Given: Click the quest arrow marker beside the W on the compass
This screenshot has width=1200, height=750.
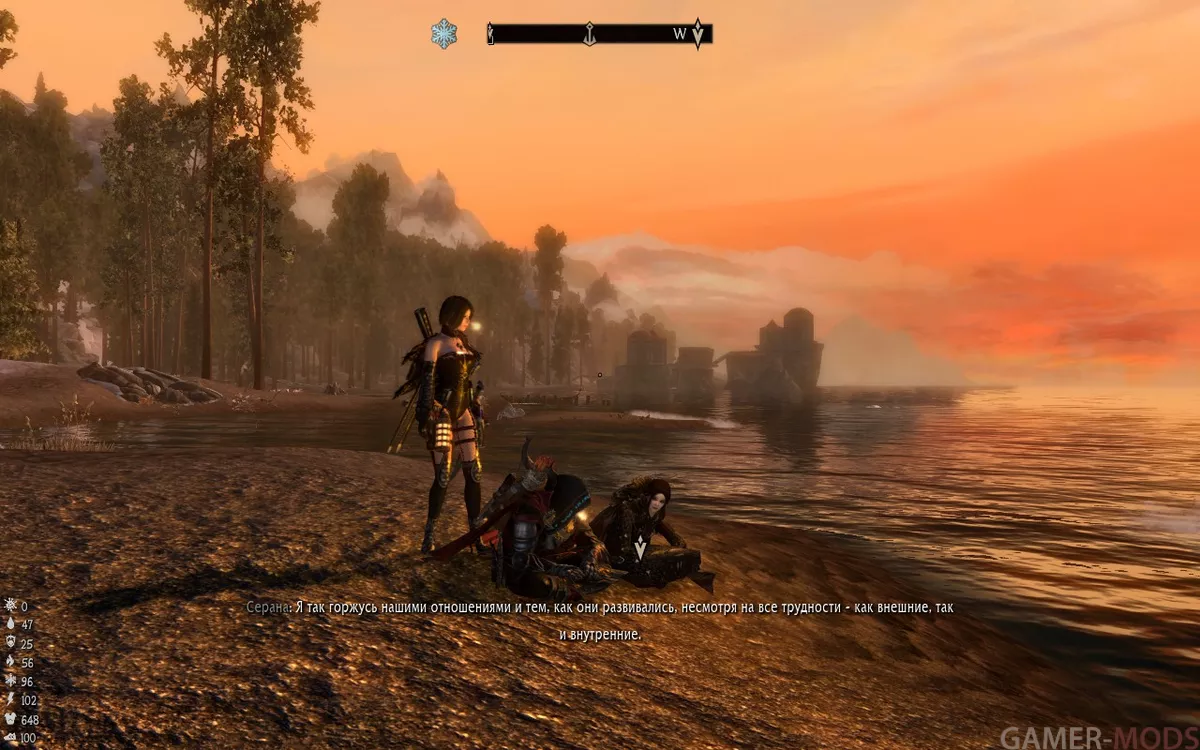Looking at the screenshot, I should pos(698,34).
